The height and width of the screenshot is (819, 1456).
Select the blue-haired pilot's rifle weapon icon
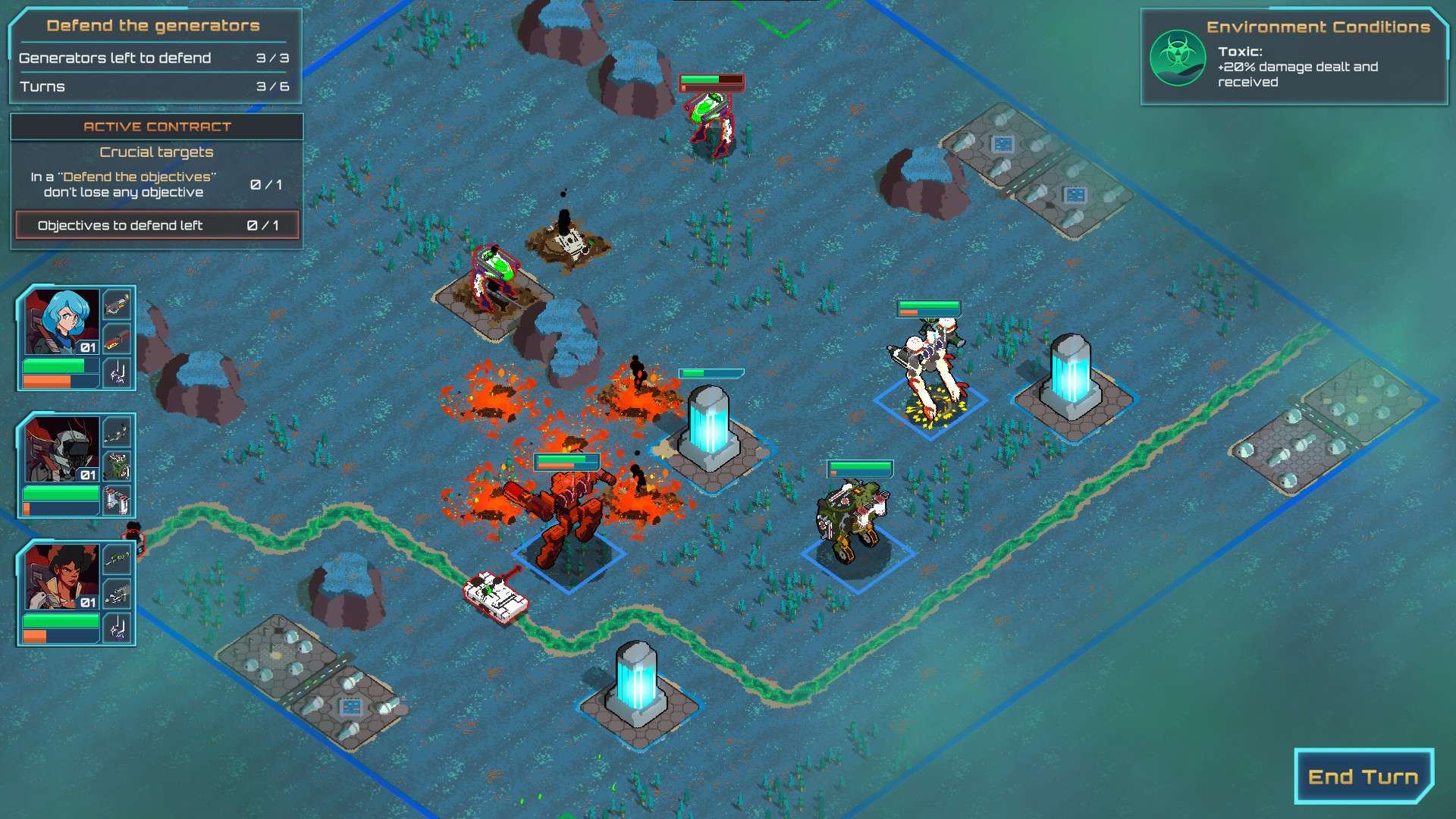[118, 306]
